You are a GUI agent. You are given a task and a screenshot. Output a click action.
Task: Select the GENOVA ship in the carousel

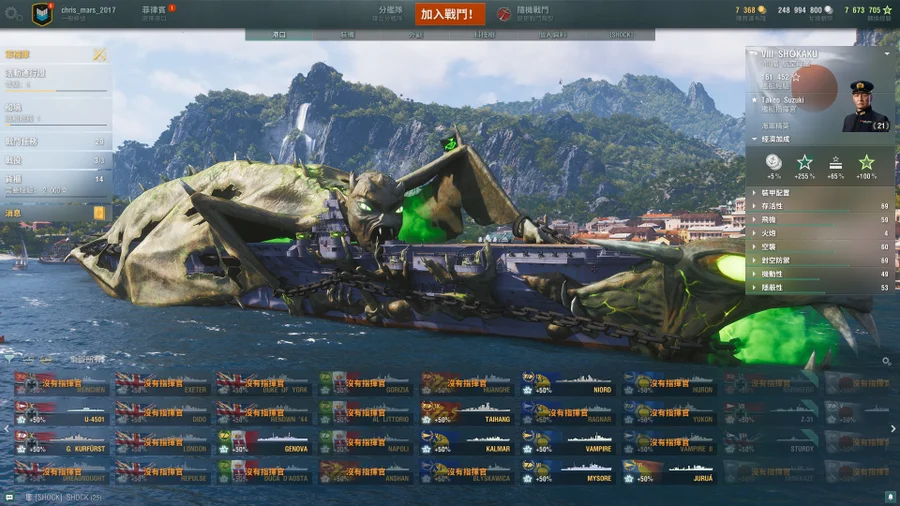pos(263,442)
